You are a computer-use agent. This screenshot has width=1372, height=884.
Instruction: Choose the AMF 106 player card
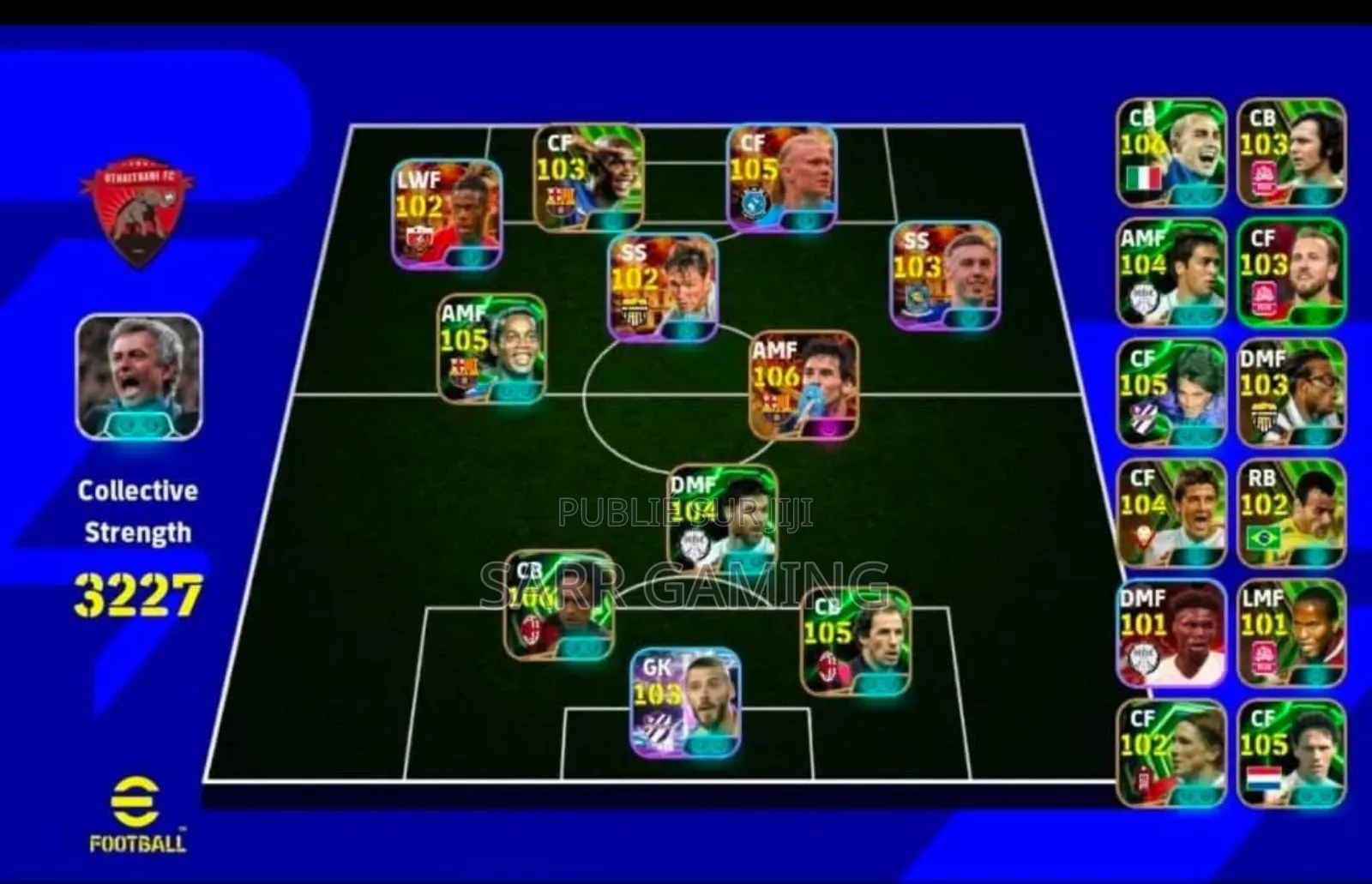803,386
